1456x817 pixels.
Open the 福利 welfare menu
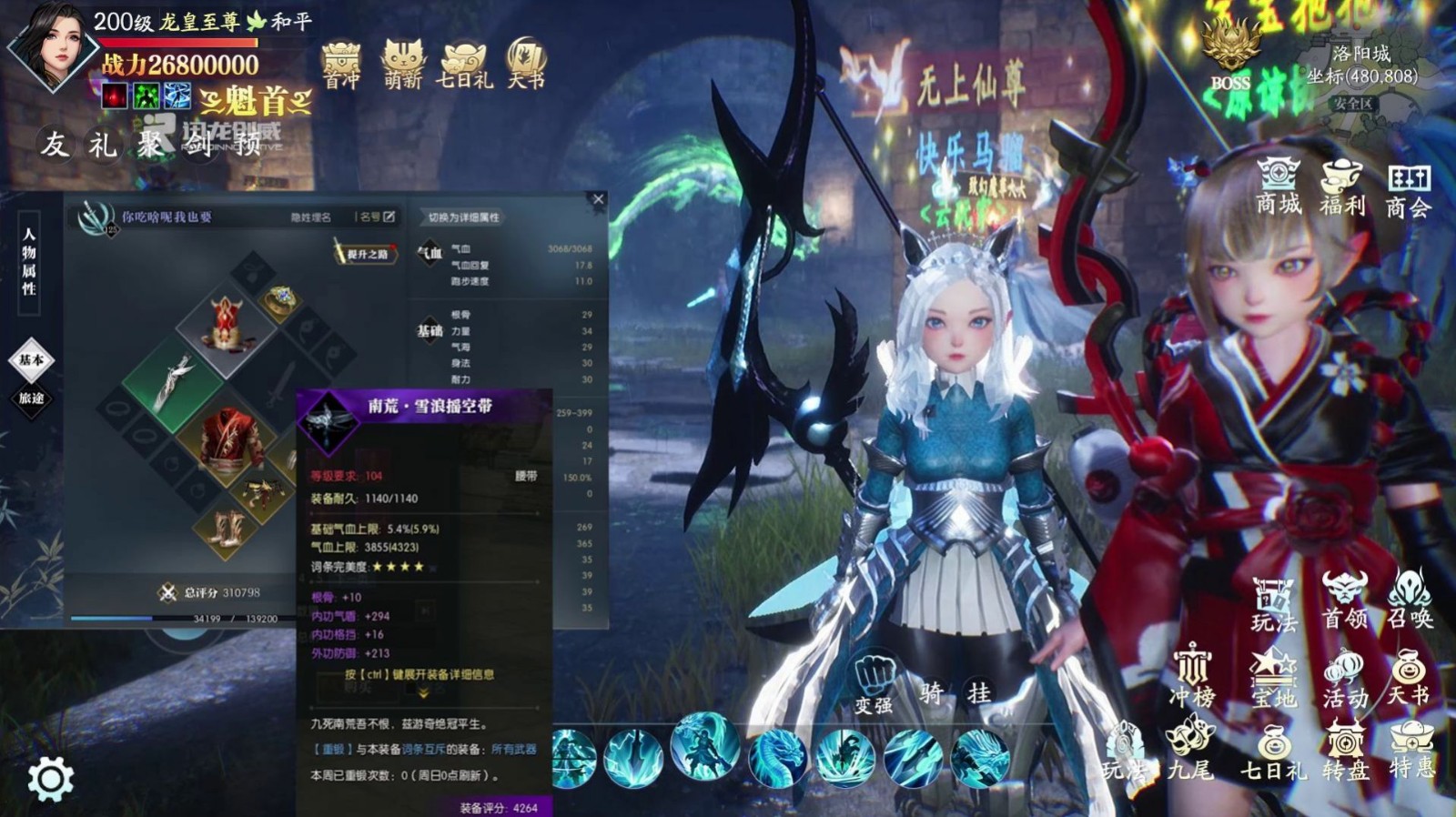(x=1342, y=186)
